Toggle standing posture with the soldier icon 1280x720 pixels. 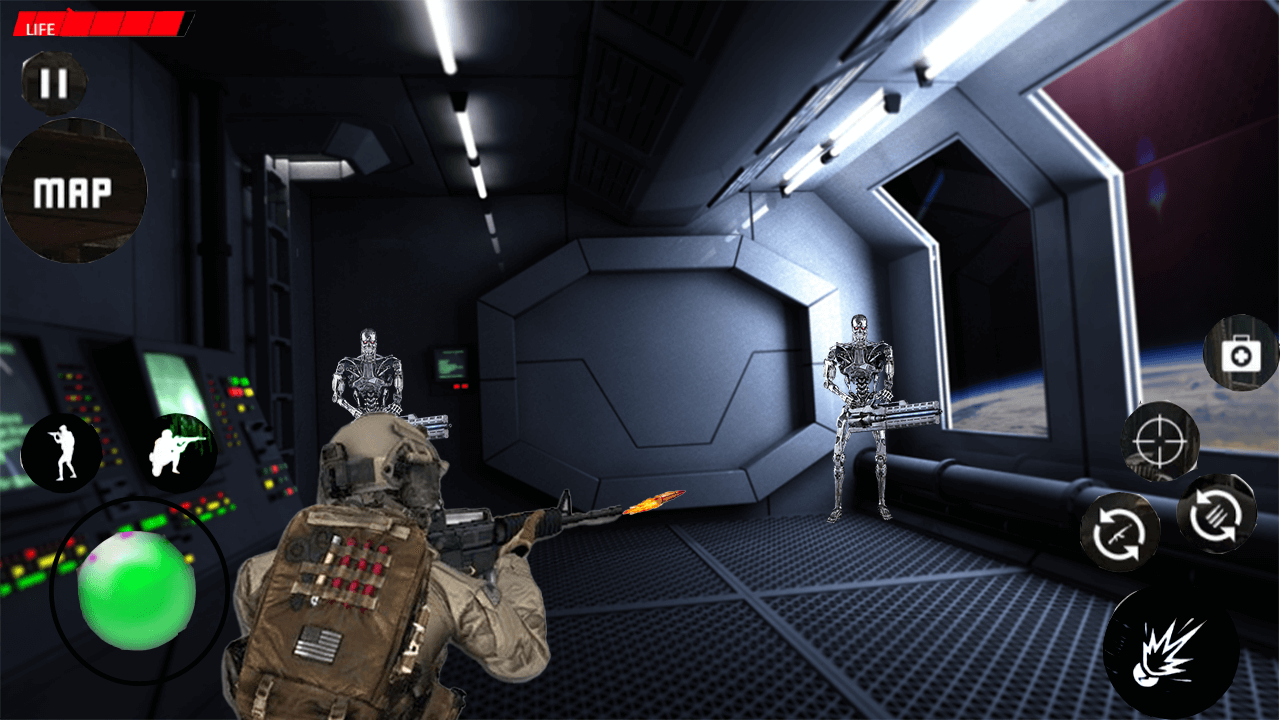point(62,450)
